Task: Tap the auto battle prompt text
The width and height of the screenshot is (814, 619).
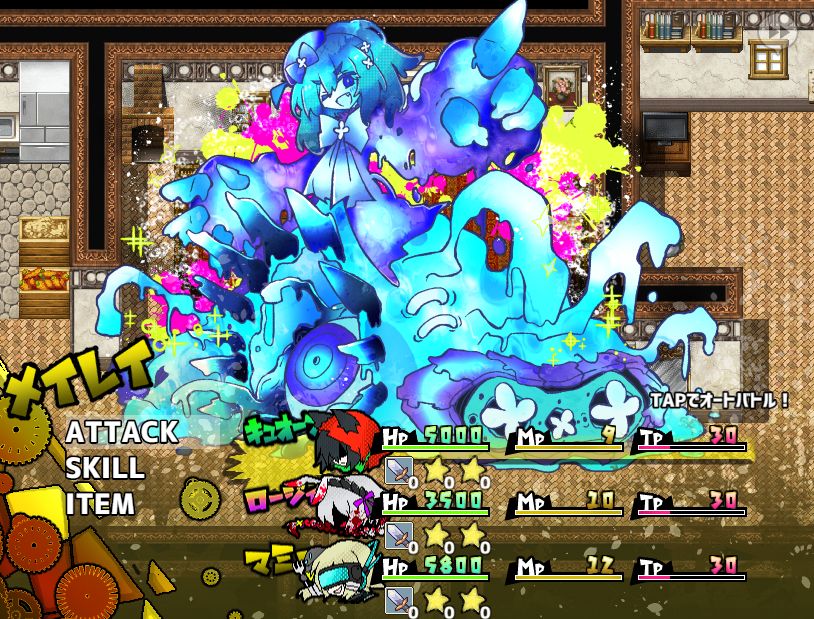Action: (719, 400)
